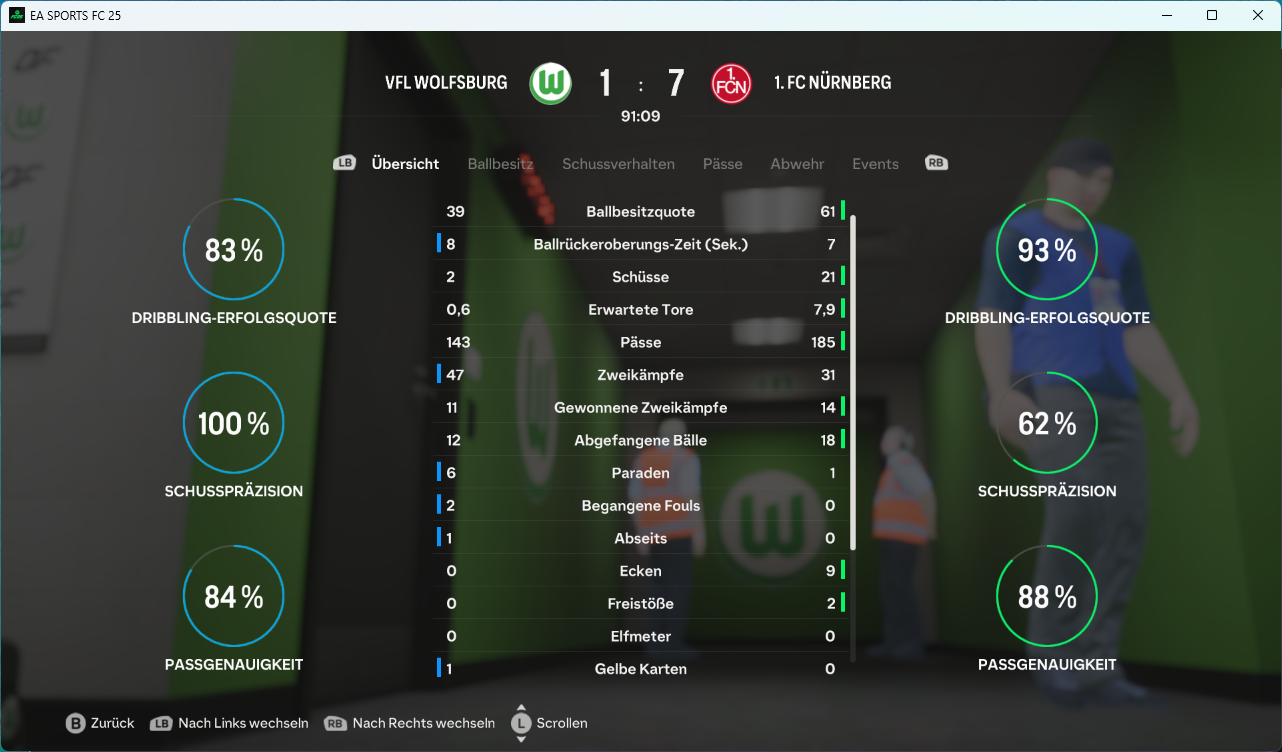Switch to the Ballbesitz tab
This screenshot has height=752, width=1282.
(x=500, y=164)
